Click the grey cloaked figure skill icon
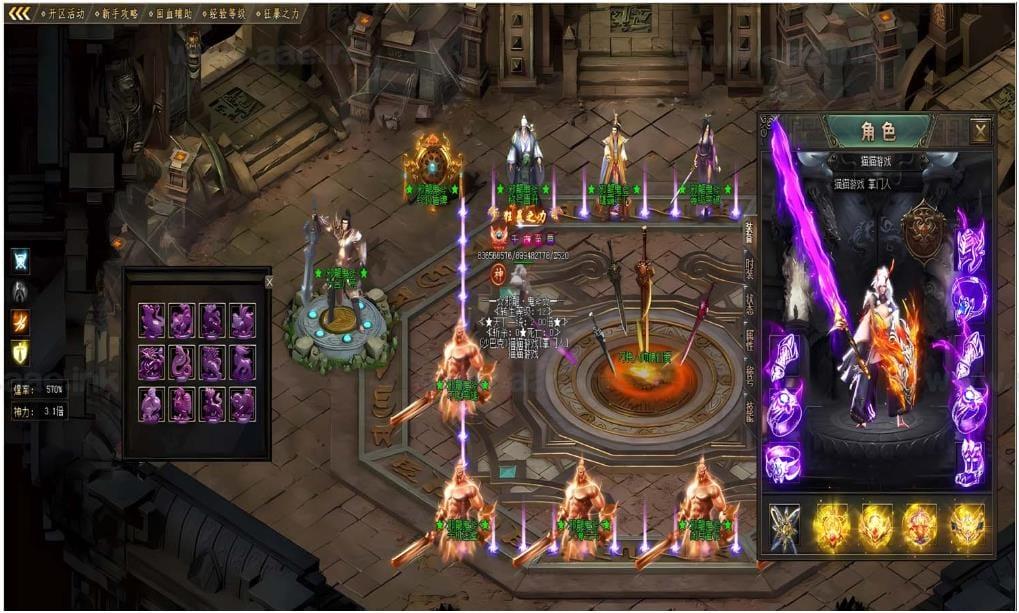This screenshot has width=1019, height=613. click(x=20, y=291)
